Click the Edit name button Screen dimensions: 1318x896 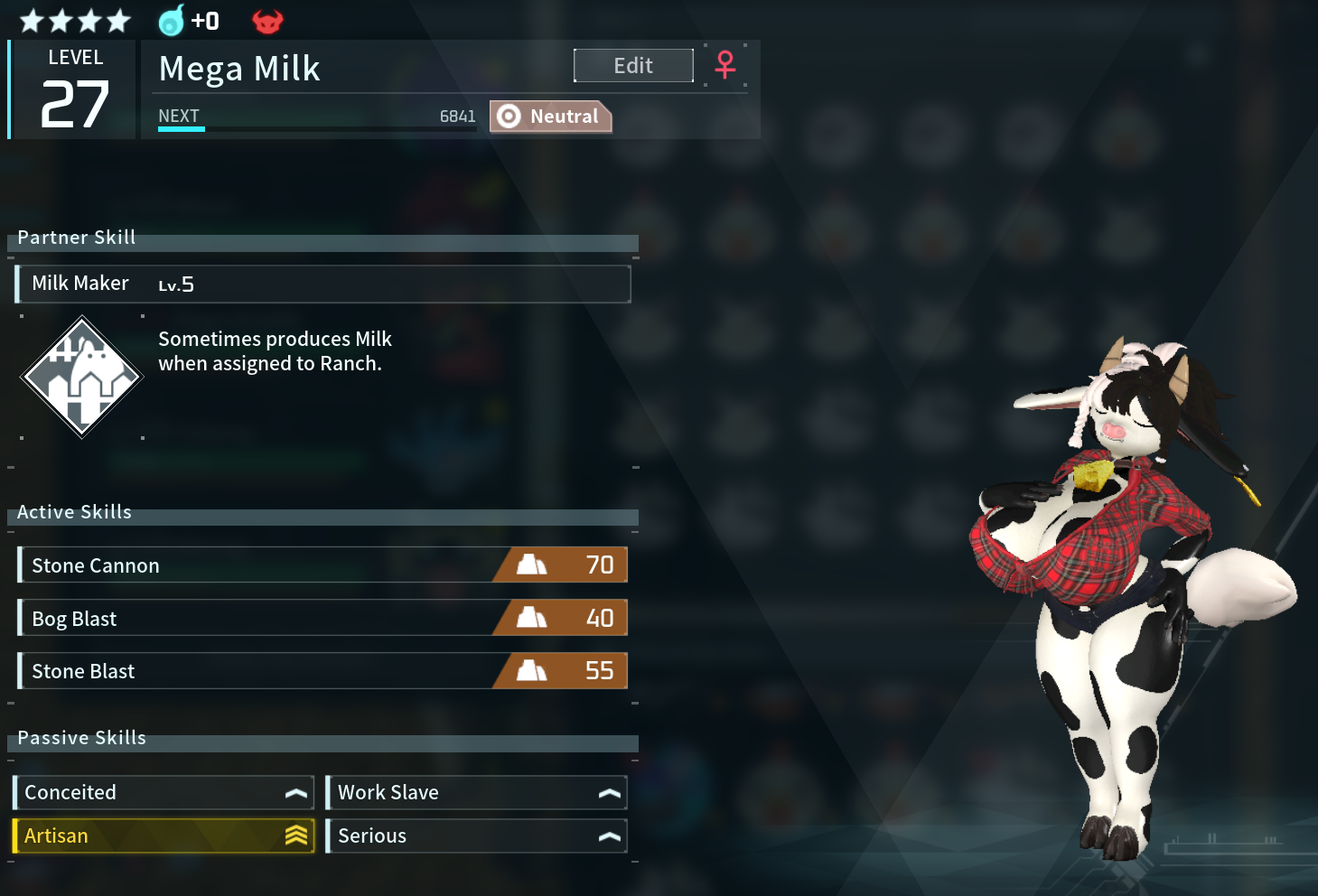click(633, 66)
